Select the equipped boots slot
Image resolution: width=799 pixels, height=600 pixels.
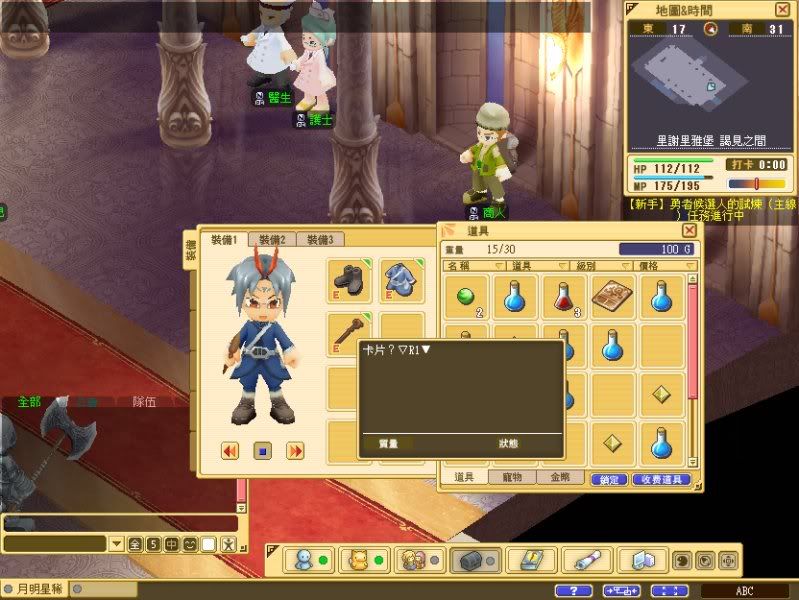pos(351,281)
